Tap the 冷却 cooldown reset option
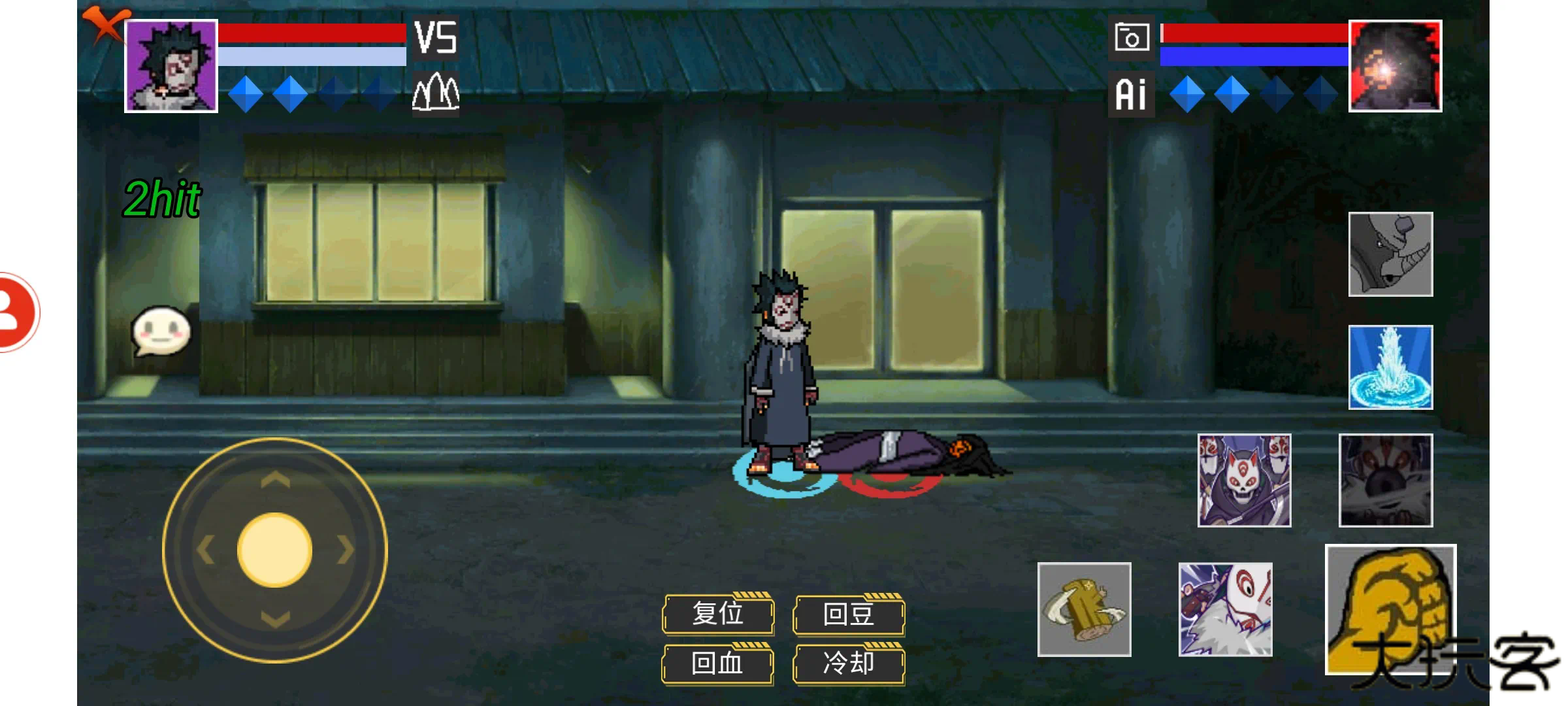 point(849,664)
